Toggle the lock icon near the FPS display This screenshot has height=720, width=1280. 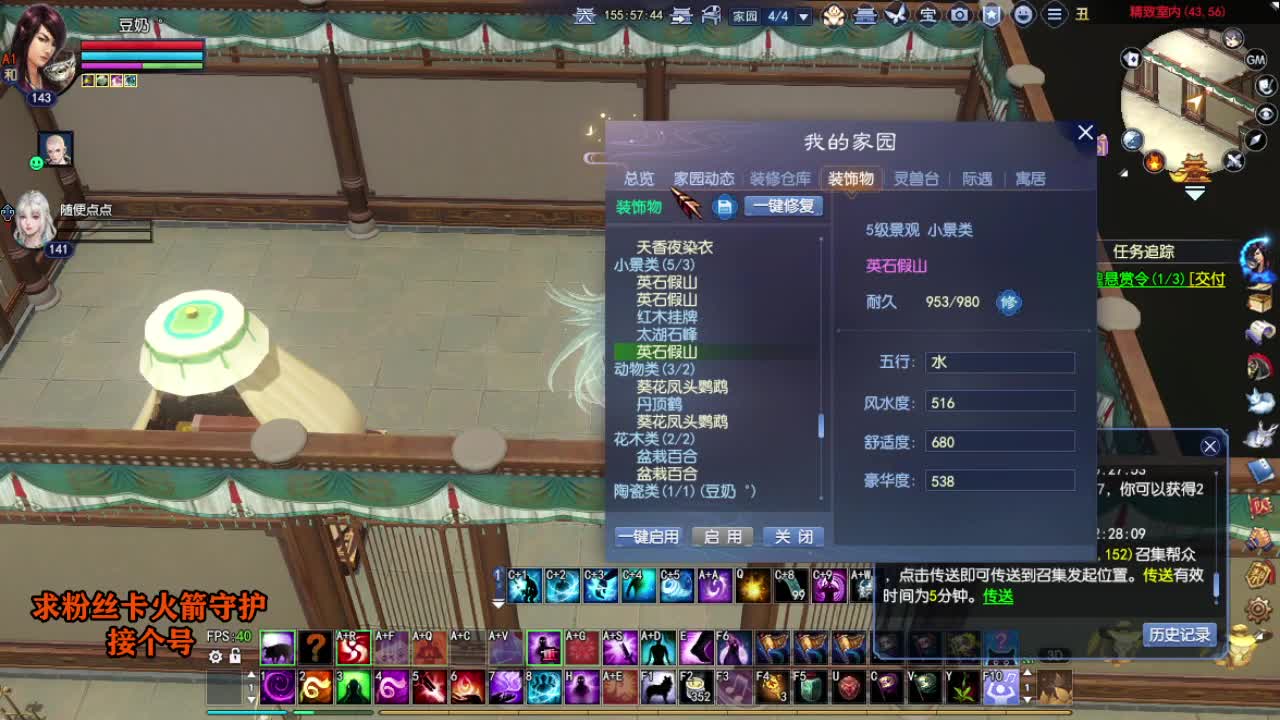(x=236, y=656)
